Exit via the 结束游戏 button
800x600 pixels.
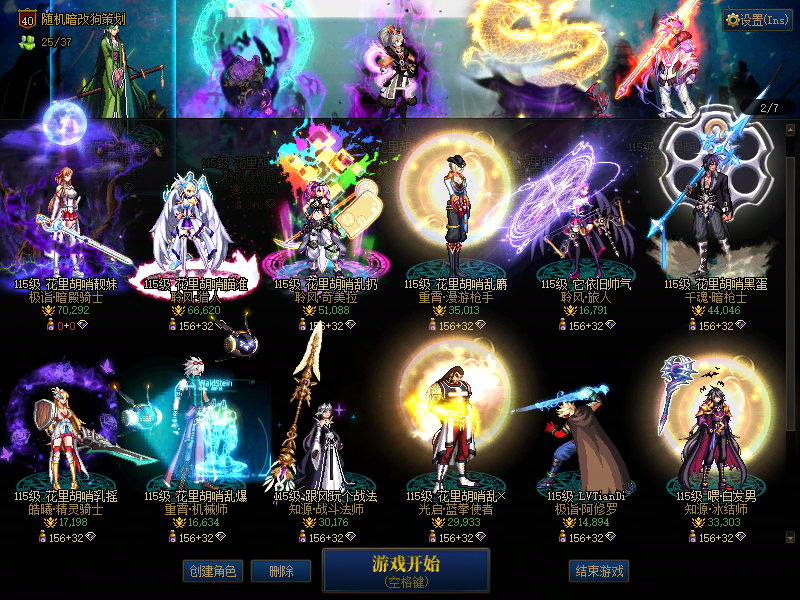598,571
